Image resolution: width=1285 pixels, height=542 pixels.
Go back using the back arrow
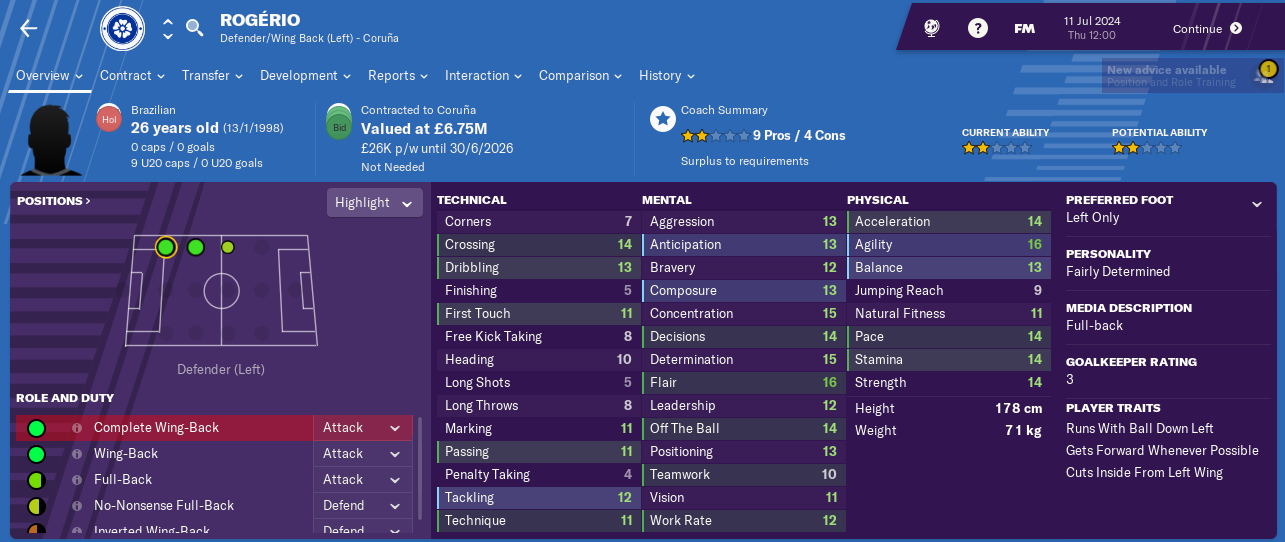28,28
